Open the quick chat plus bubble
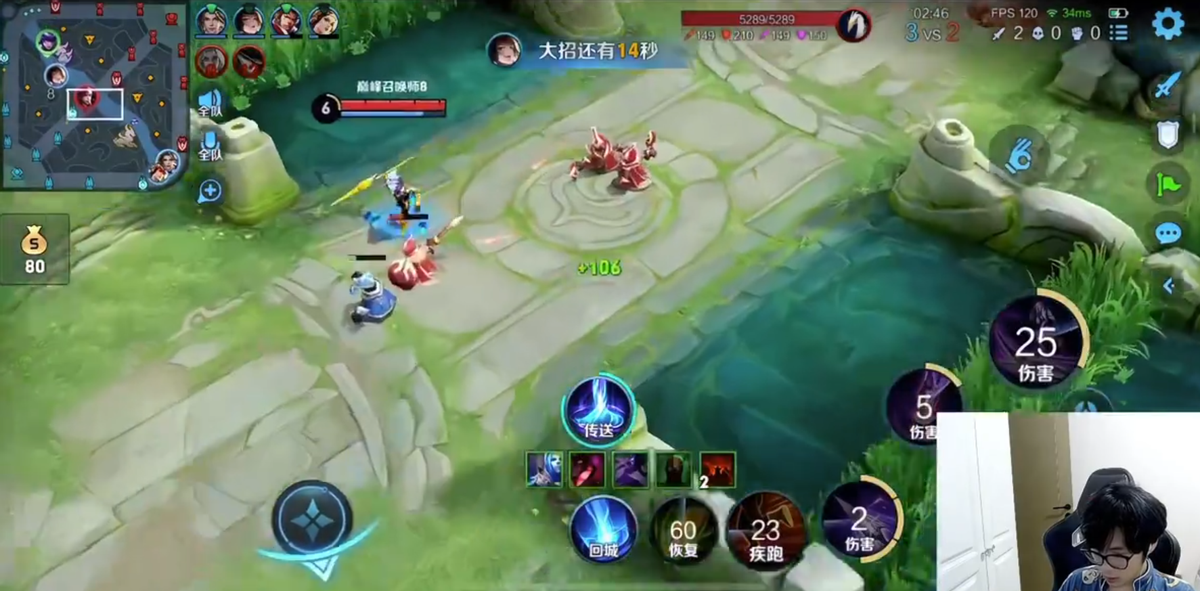 tap(210, 191)
